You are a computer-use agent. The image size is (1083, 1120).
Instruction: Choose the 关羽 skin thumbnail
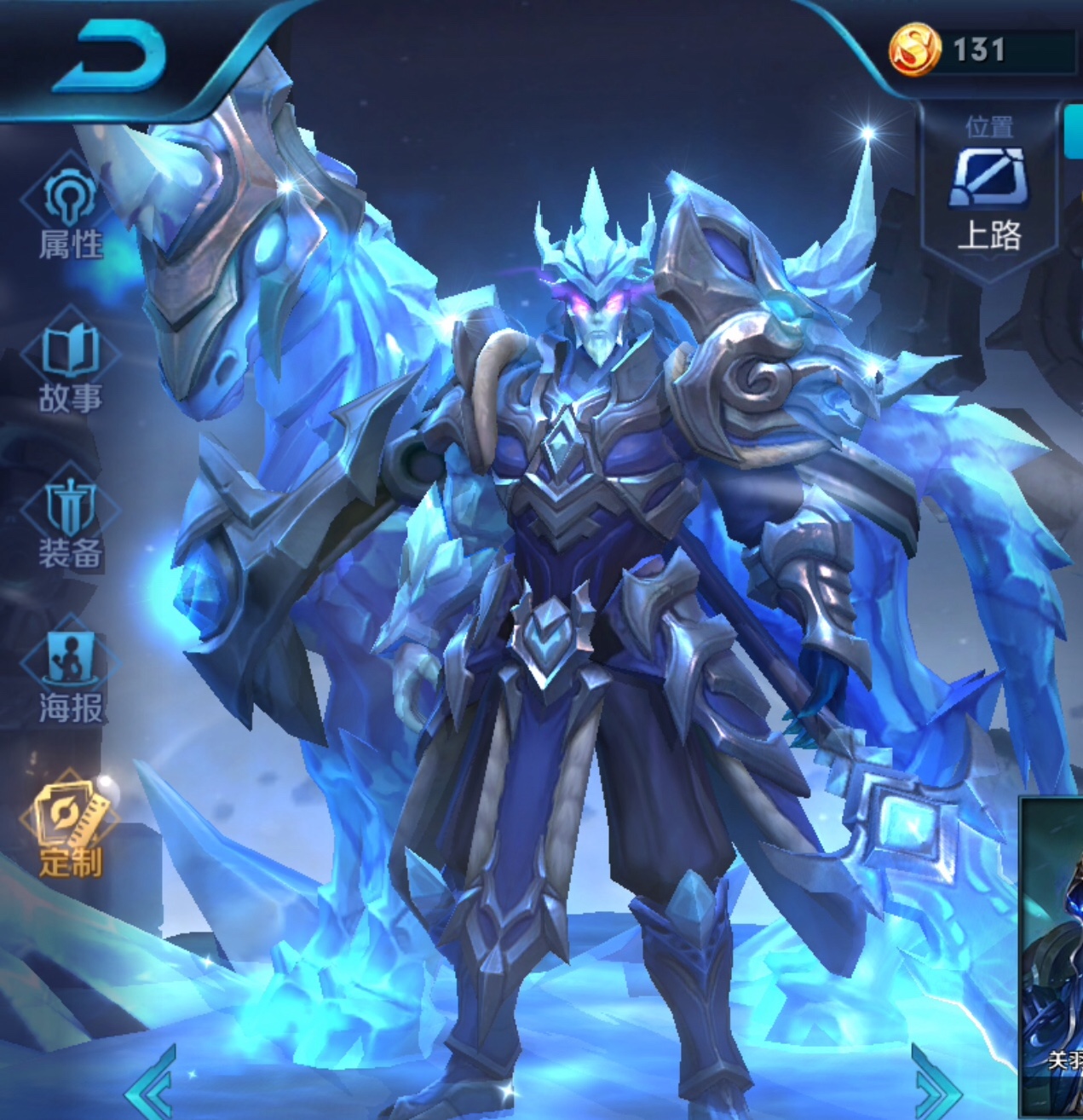tap(1052, 955)
